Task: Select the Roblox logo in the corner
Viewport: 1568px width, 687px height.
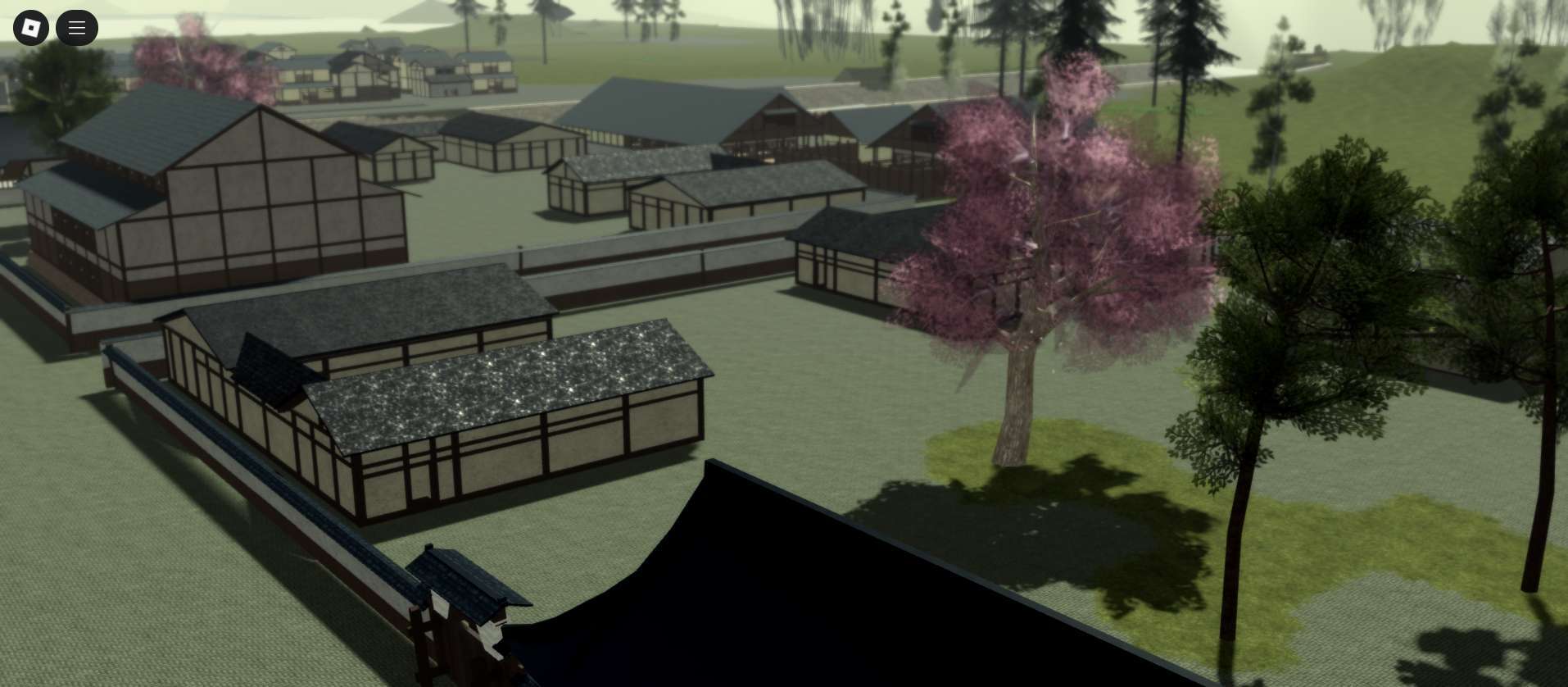Action: coord(30,27)
